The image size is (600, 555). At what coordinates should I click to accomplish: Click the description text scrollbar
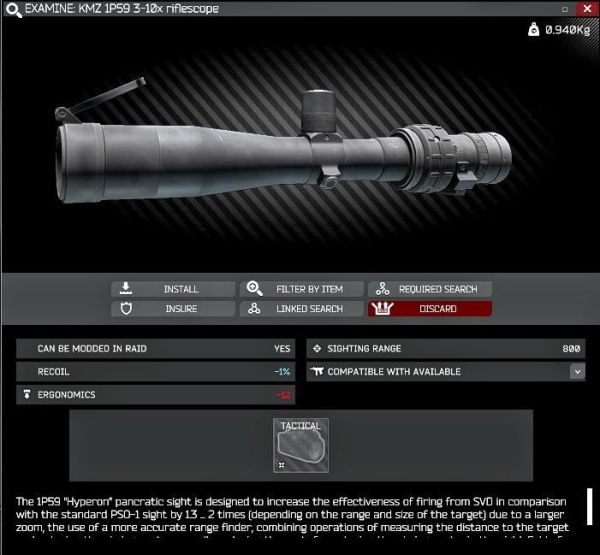[x=590, y=507]
